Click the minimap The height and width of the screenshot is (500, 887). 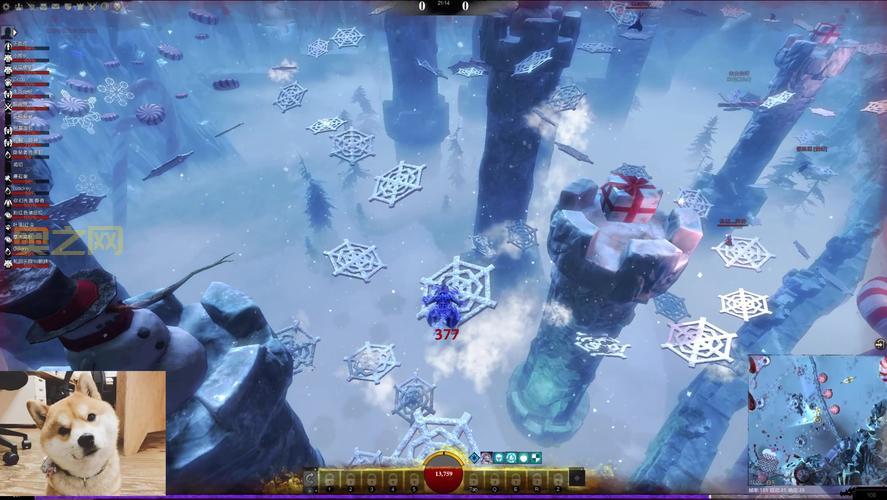click(x=817, y=420)
